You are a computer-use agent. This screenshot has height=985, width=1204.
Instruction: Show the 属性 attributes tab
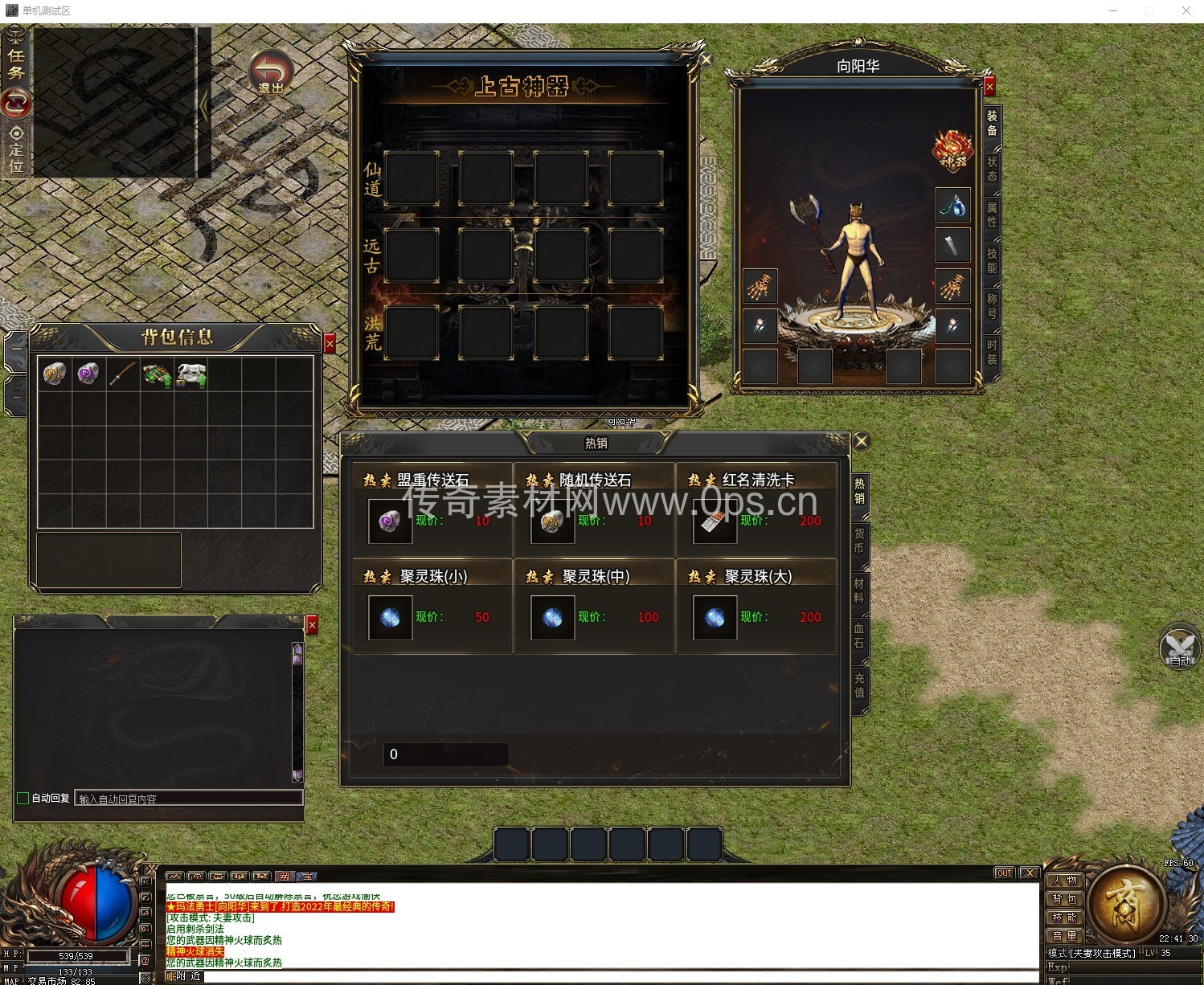(992, 215)
